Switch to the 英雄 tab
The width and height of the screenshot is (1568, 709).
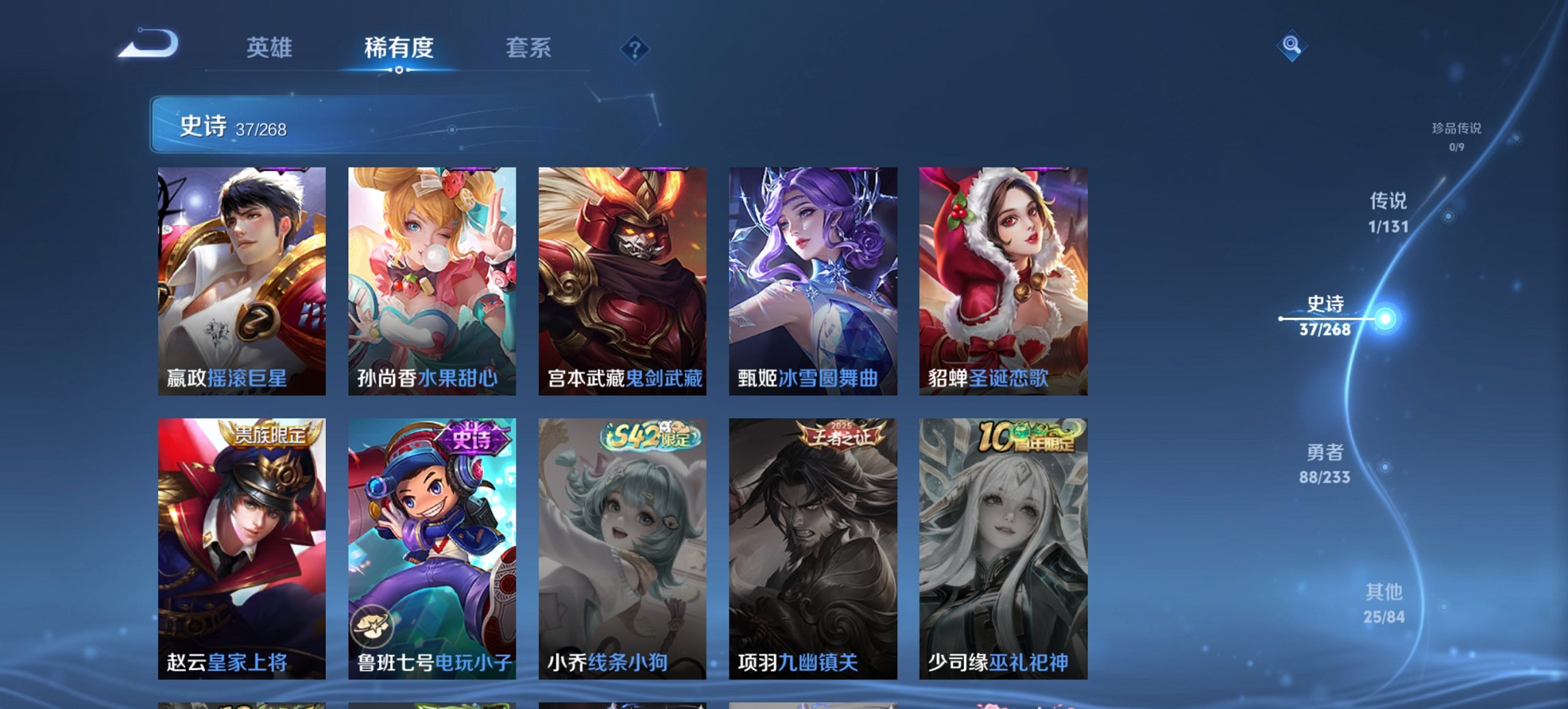[271, 48]
